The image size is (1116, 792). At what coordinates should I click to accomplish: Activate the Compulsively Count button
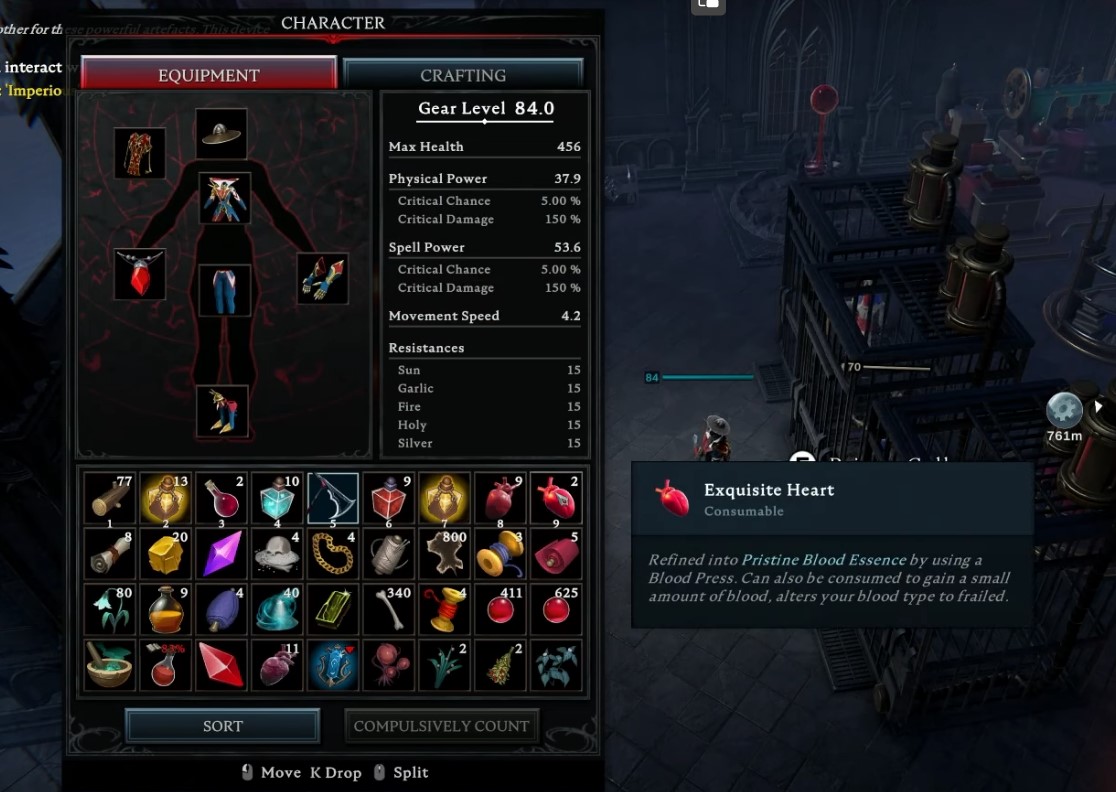click(x=441, y=726)
